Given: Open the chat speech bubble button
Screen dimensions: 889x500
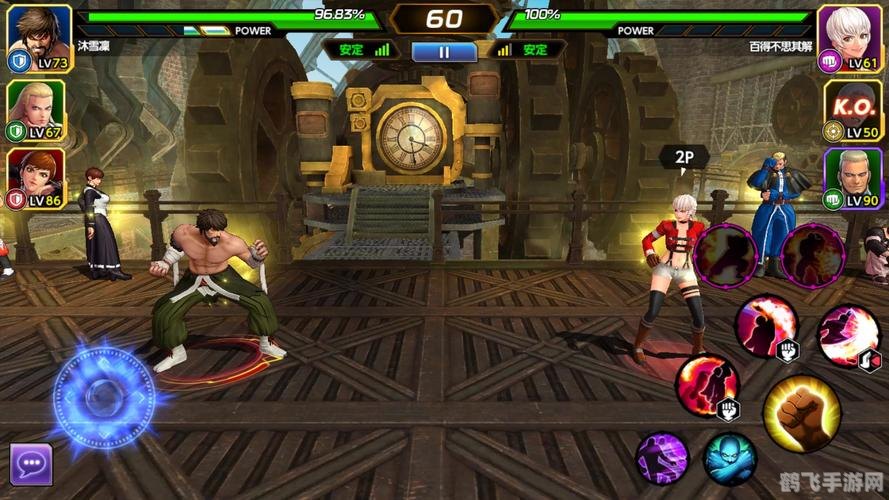Looking at the screenshot, I should pos(30,463).
